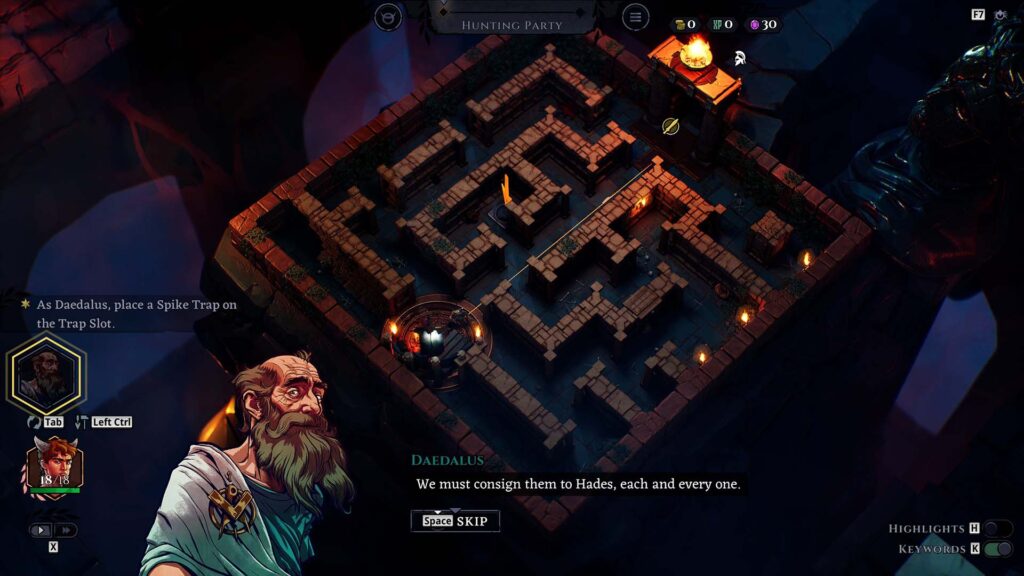Click the gear icon in the corner
The width and height of the screenshot is (1024, 576).
pyautogui.click(x=1001, y=15)
